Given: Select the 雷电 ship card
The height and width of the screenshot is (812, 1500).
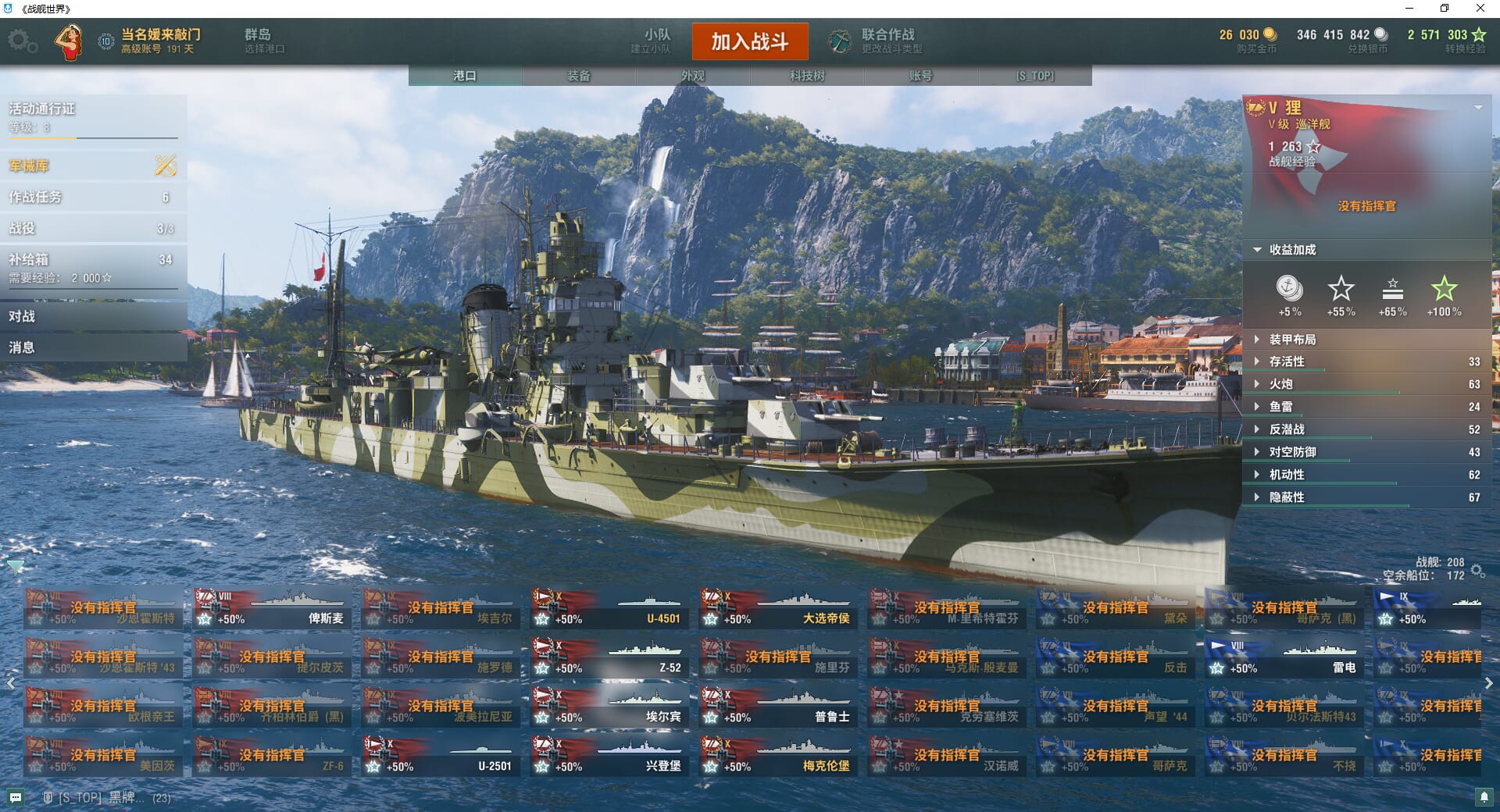Looking at the screenshot, I should (1284, 658).
